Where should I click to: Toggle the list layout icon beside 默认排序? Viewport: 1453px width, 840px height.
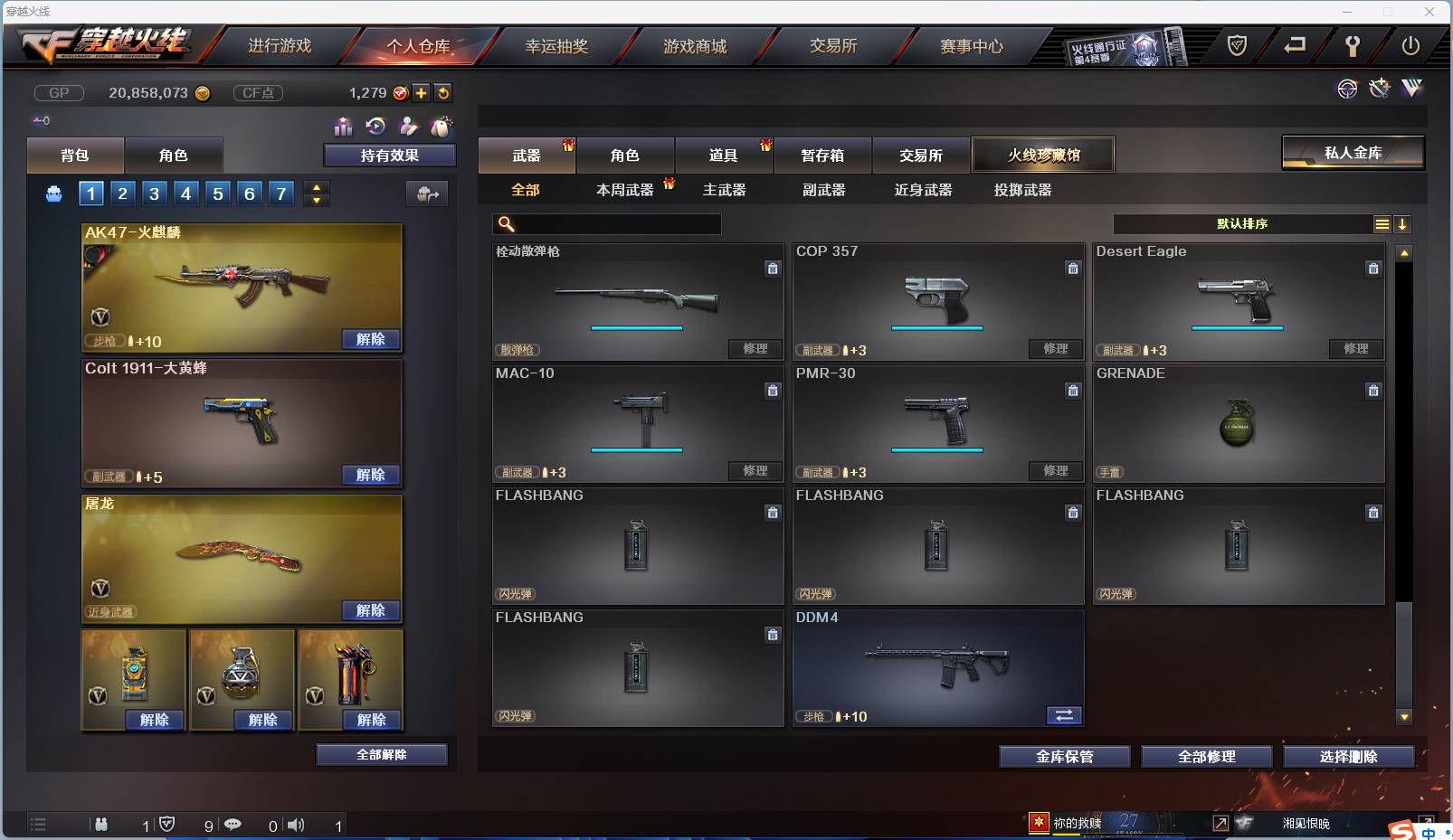pyautogui.click(x=1382, y=223)
